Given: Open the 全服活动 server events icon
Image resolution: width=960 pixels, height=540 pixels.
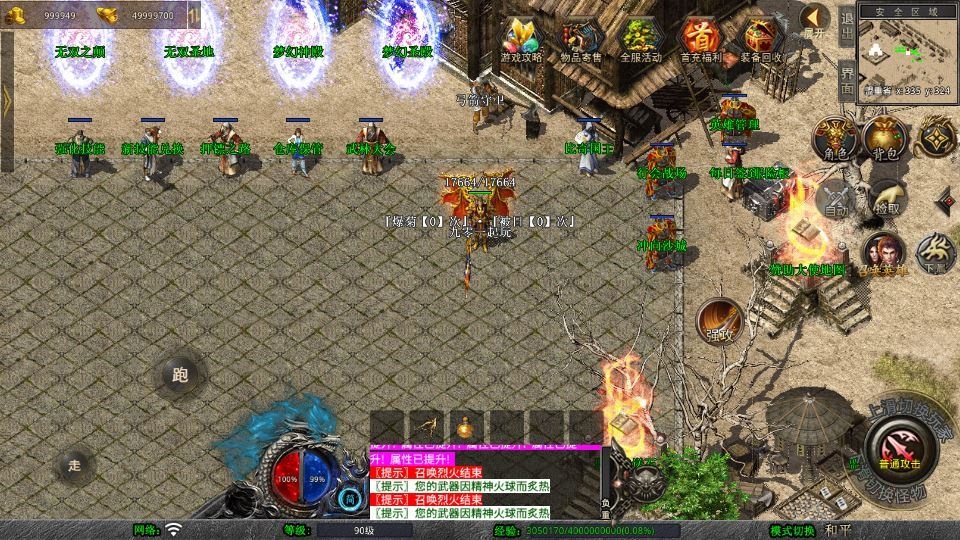Looking at the screenshot, I should (x=641, y=39).
